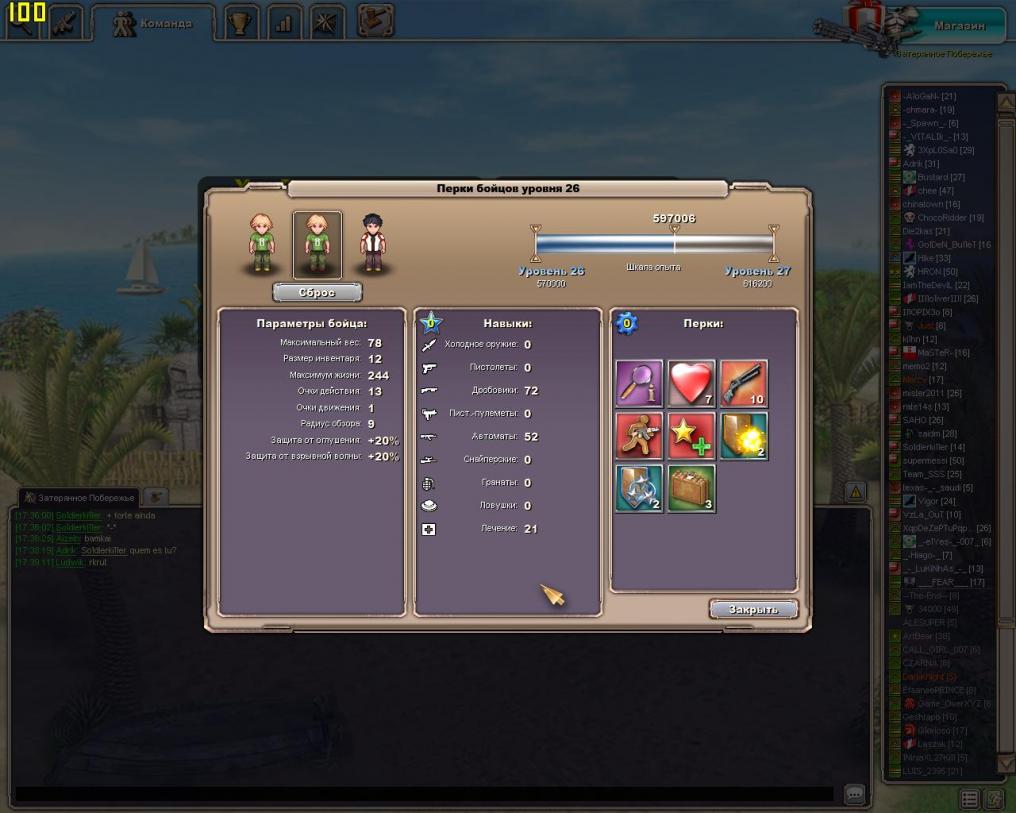
Task: Select the magnifying glass info perk
Action: click(639, 383)
